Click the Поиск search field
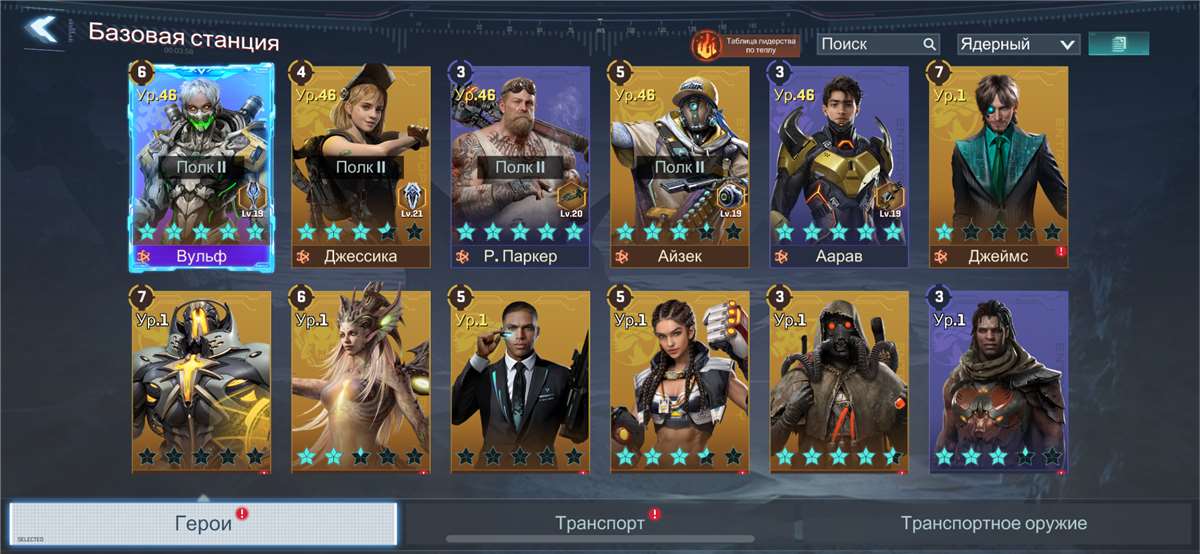This screenshot has height=554, width=1200. (x=868, y=44)
